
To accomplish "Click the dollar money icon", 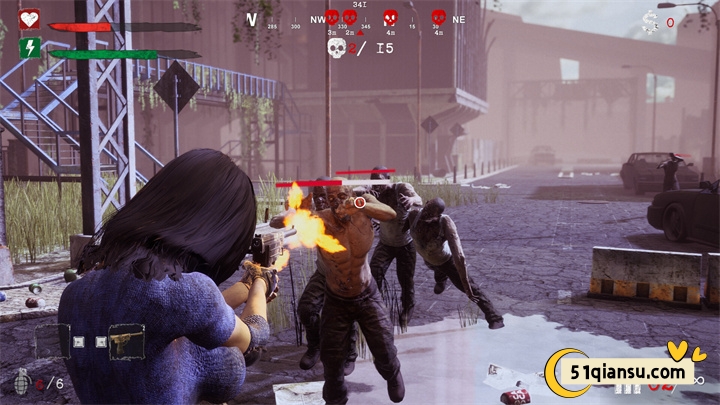I will pos(650,21).
